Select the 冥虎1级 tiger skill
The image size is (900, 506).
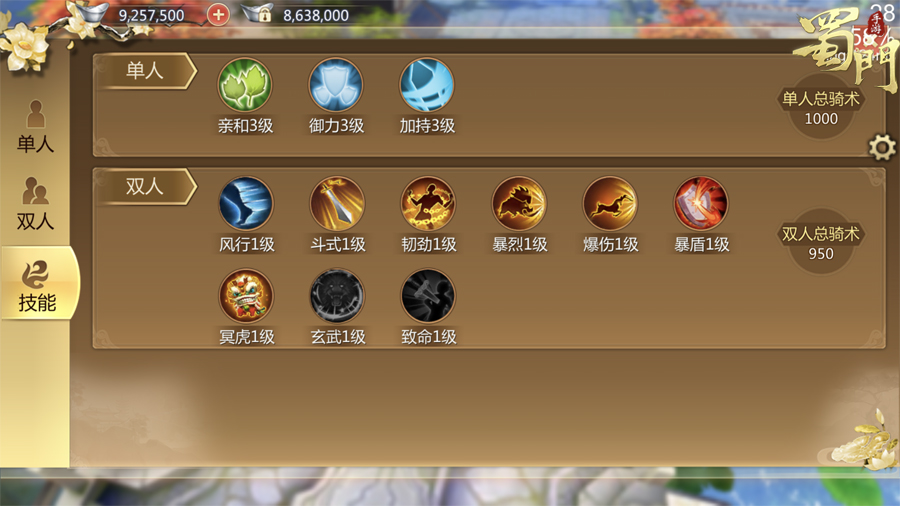click(245, 297)
